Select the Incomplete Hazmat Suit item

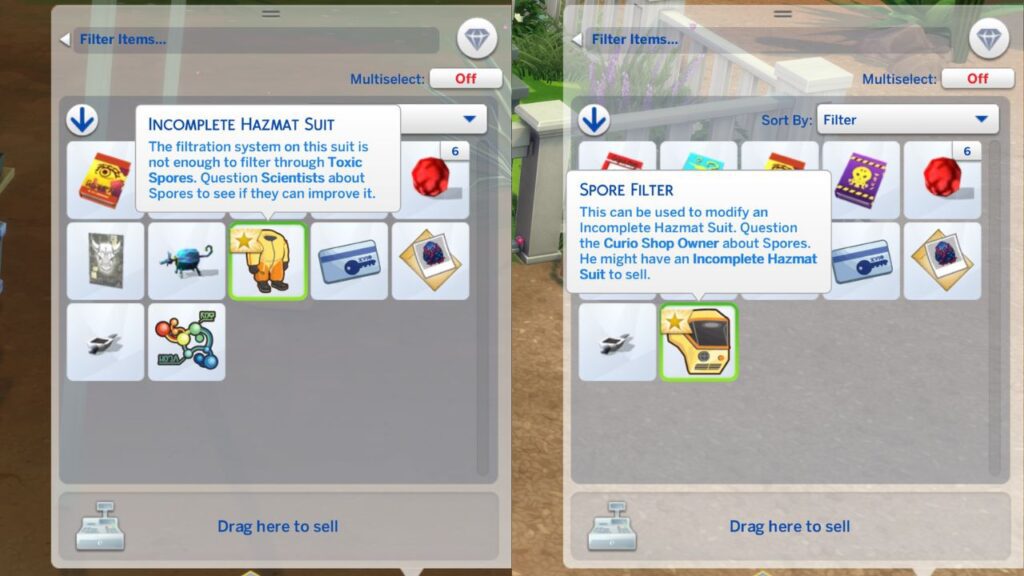[268, 261]
